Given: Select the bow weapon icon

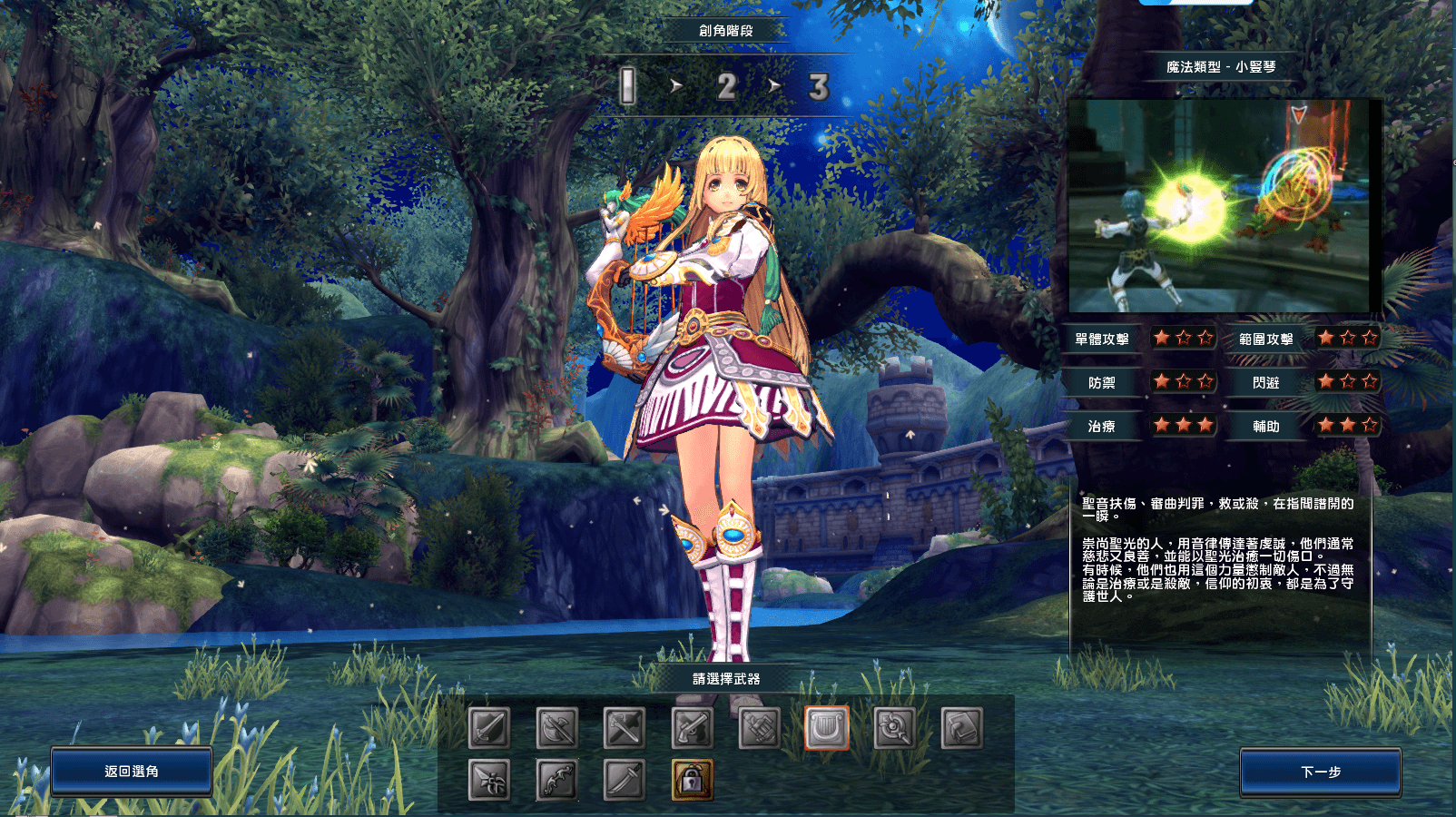Looking at the screenshot, I should (x=556, y=779).
